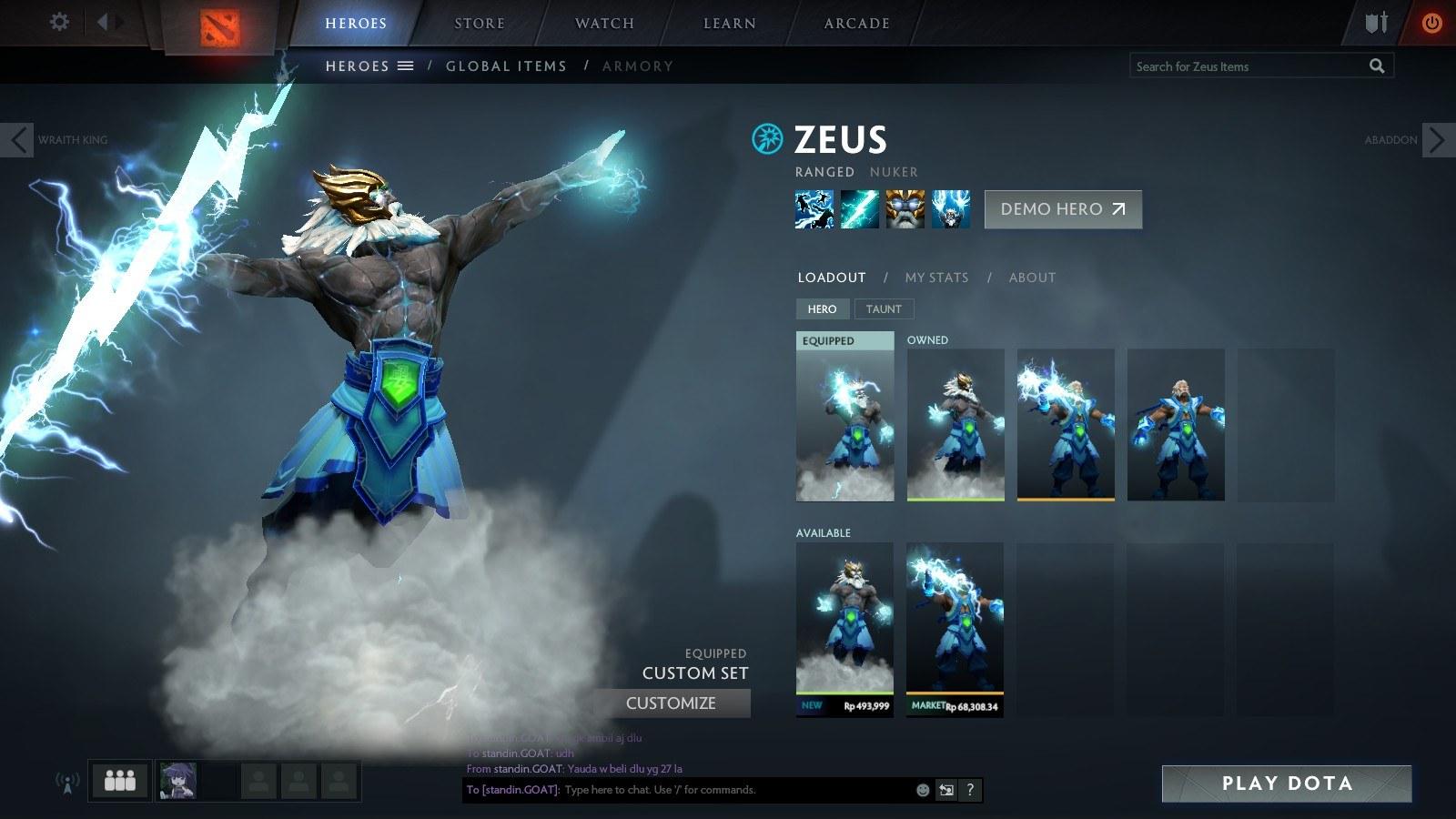The height and width of the screenshot is (819, 1456).
Task: Go to next hero Abaddon
Action: point(1437,140)
